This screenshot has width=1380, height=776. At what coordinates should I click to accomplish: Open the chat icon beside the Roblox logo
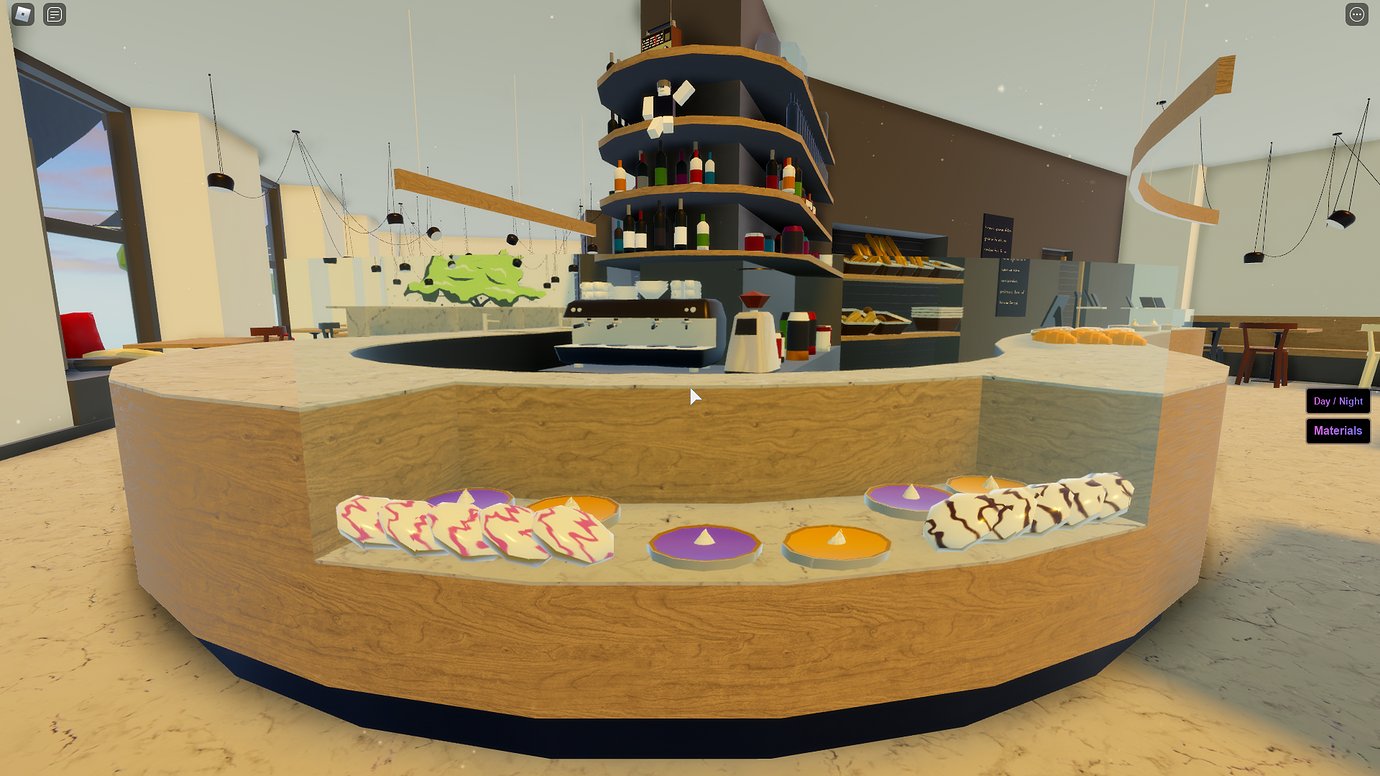point(54,15)
